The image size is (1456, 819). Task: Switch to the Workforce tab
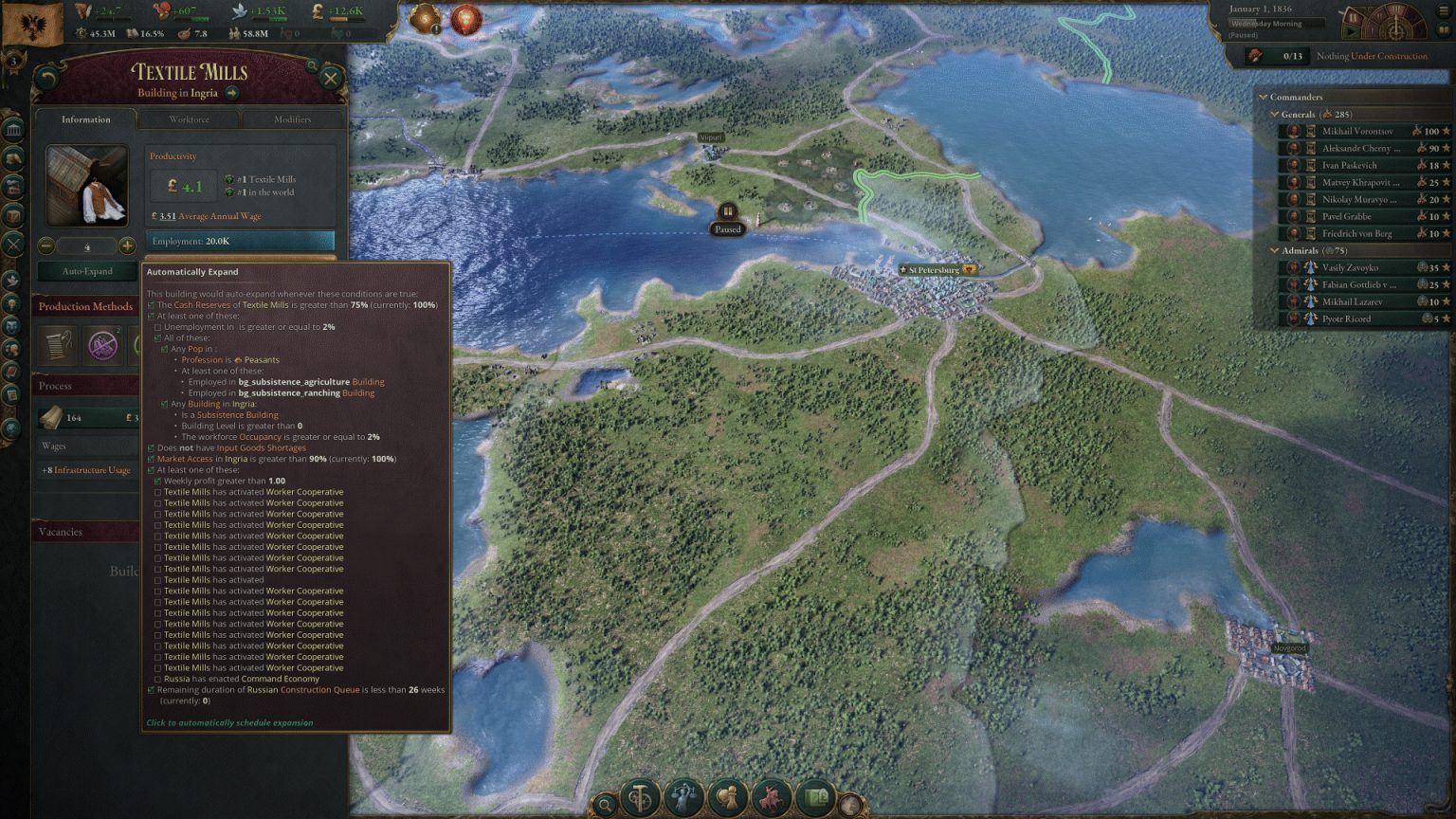pos(189,119)
